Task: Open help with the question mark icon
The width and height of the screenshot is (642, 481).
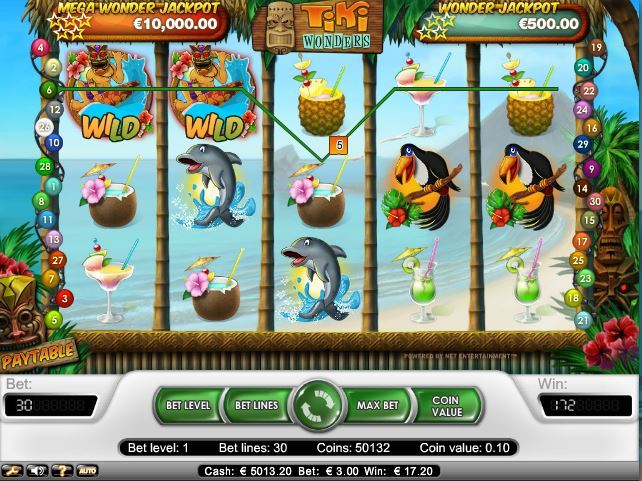Action: click(62, 470)
